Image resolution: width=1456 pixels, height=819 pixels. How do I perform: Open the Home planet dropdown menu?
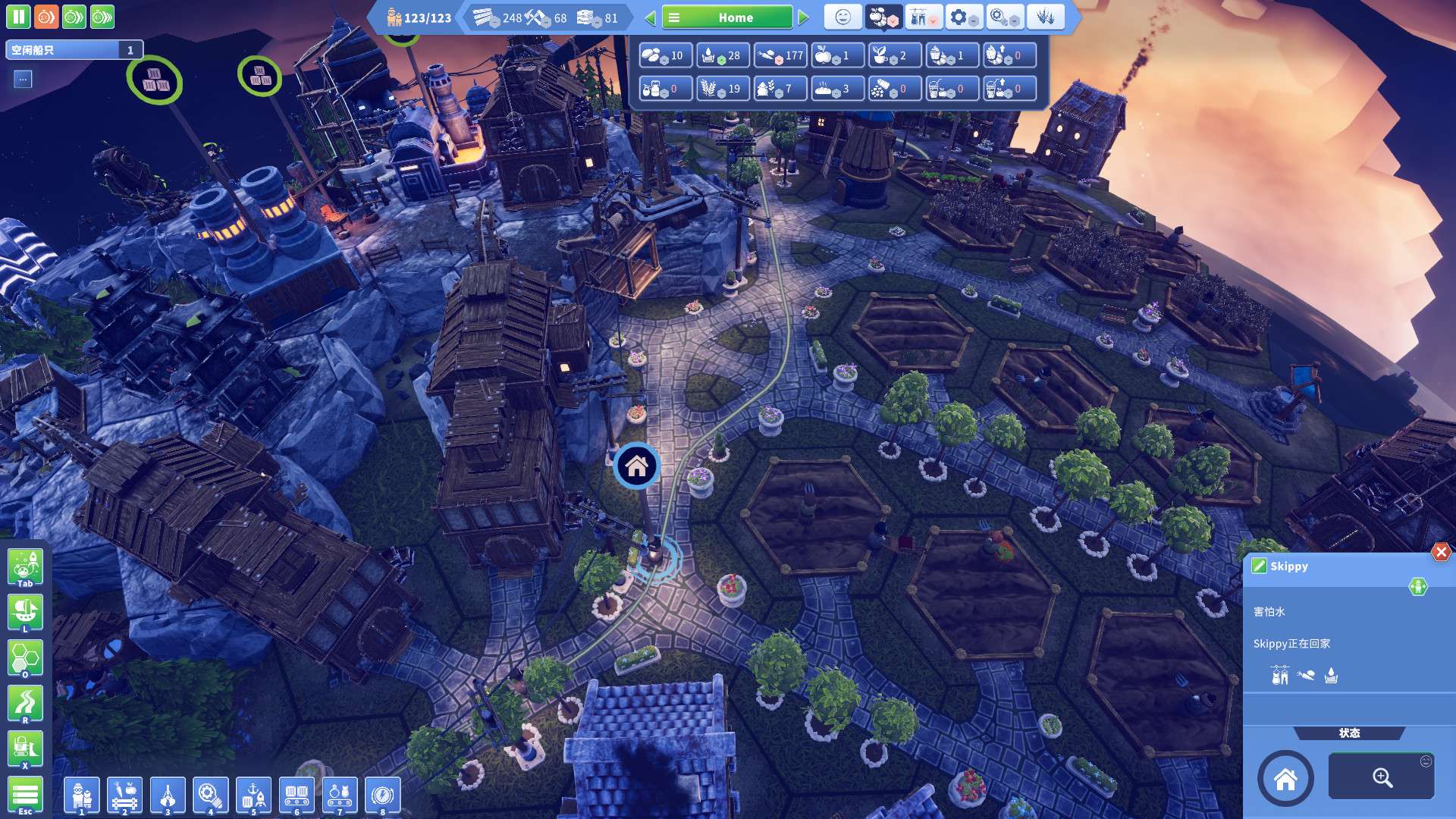tap(726, 17)
